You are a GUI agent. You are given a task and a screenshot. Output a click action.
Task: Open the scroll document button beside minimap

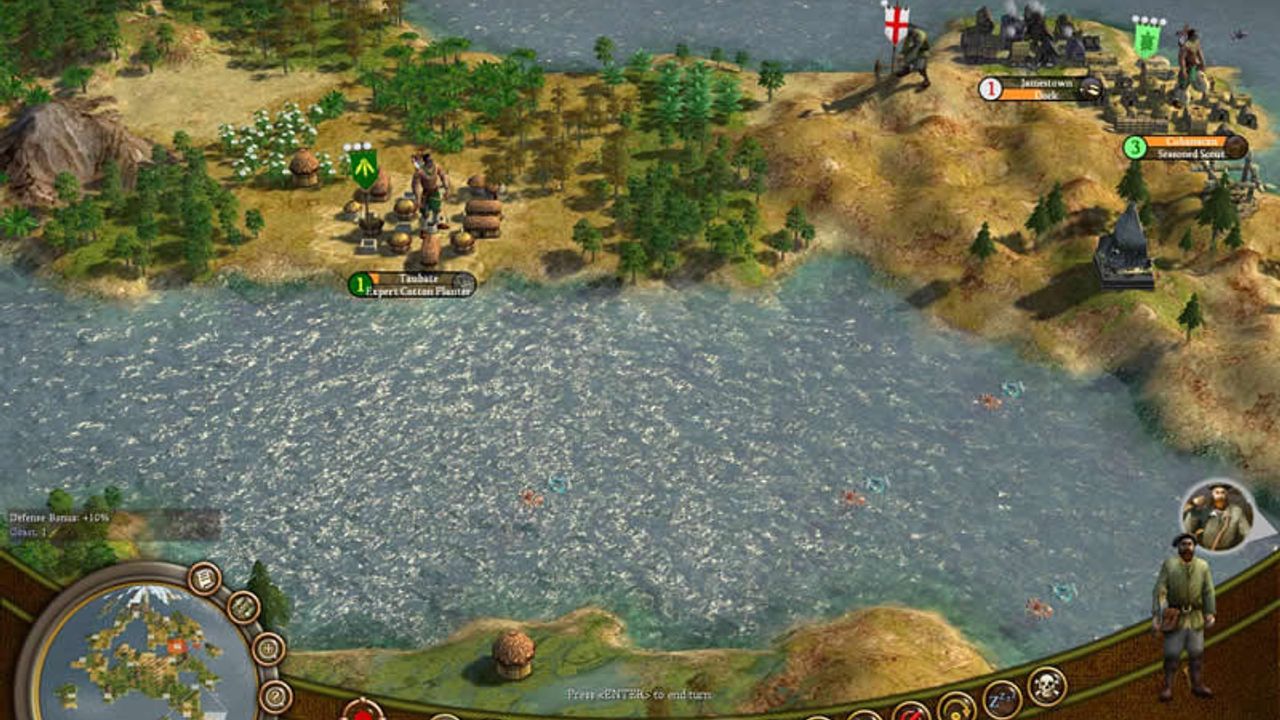click(204, 578)
